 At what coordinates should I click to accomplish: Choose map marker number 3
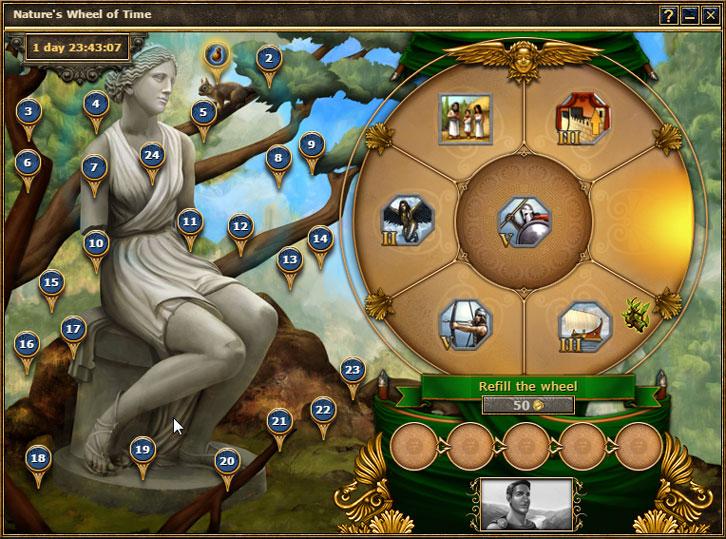coord(28,112)
